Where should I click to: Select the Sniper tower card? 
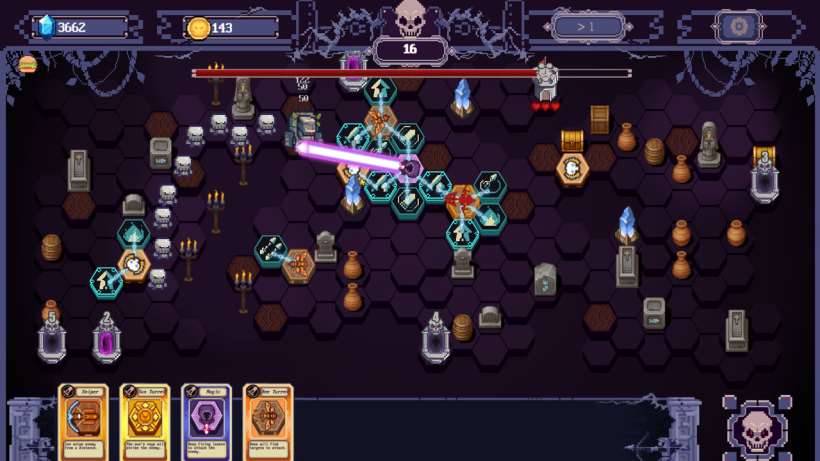pyautogui.click(x=82, y=421)
